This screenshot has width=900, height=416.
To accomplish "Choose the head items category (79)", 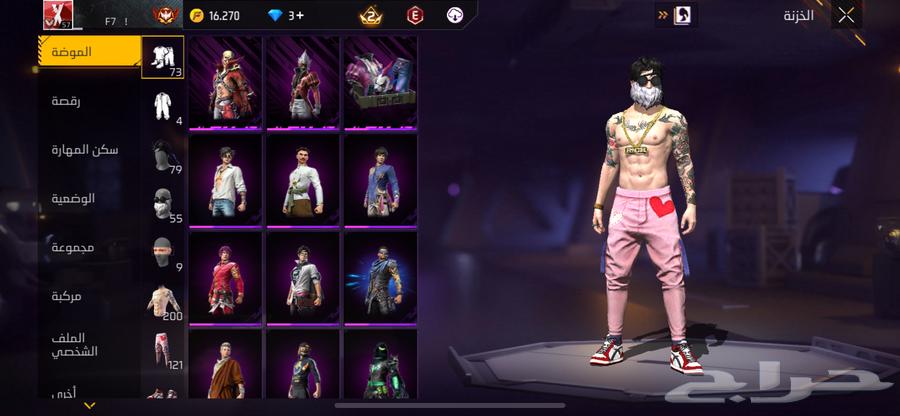I will [163, 155].
